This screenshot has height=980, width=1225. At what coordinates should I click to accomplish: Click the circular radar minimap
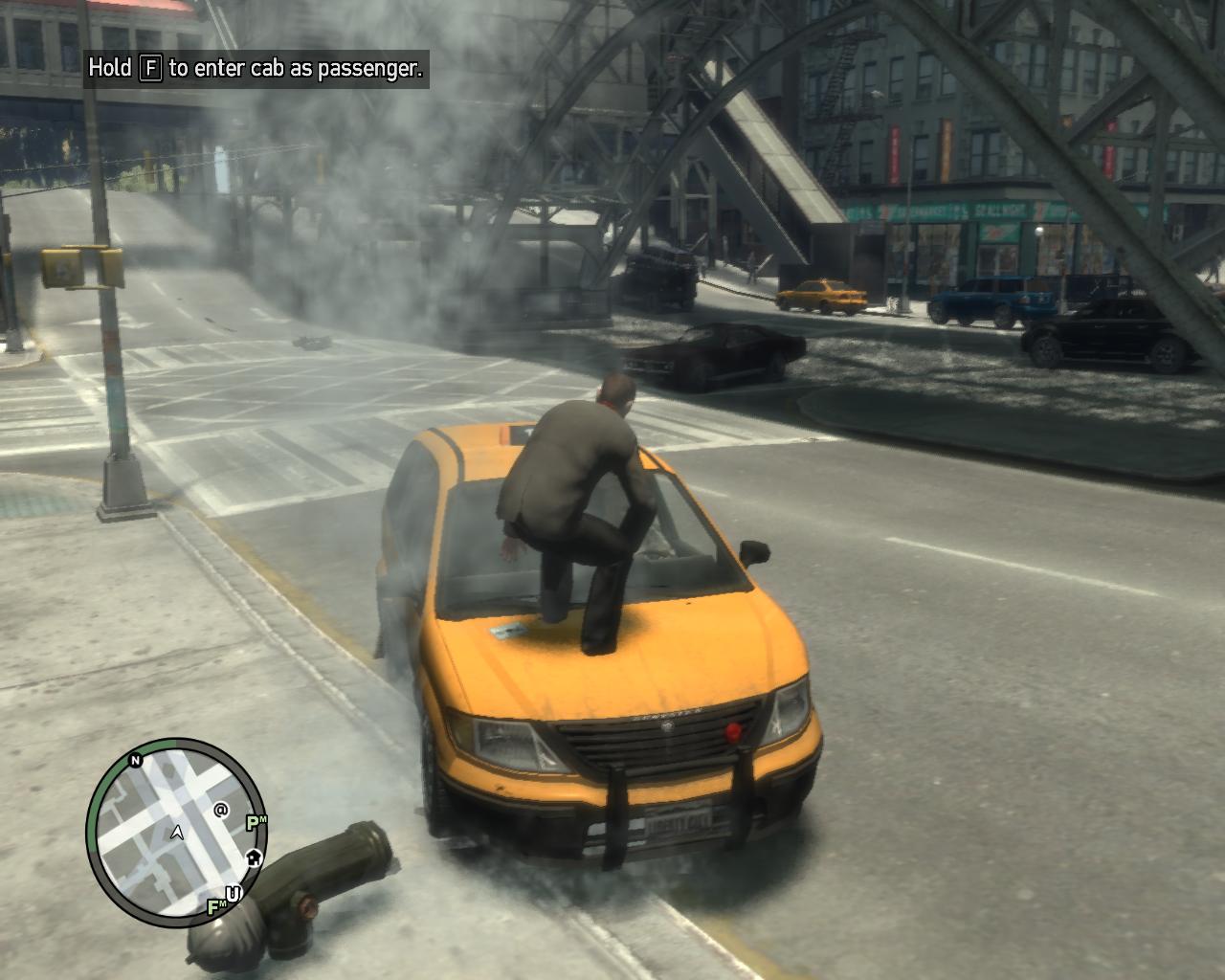tap(175, 825)
